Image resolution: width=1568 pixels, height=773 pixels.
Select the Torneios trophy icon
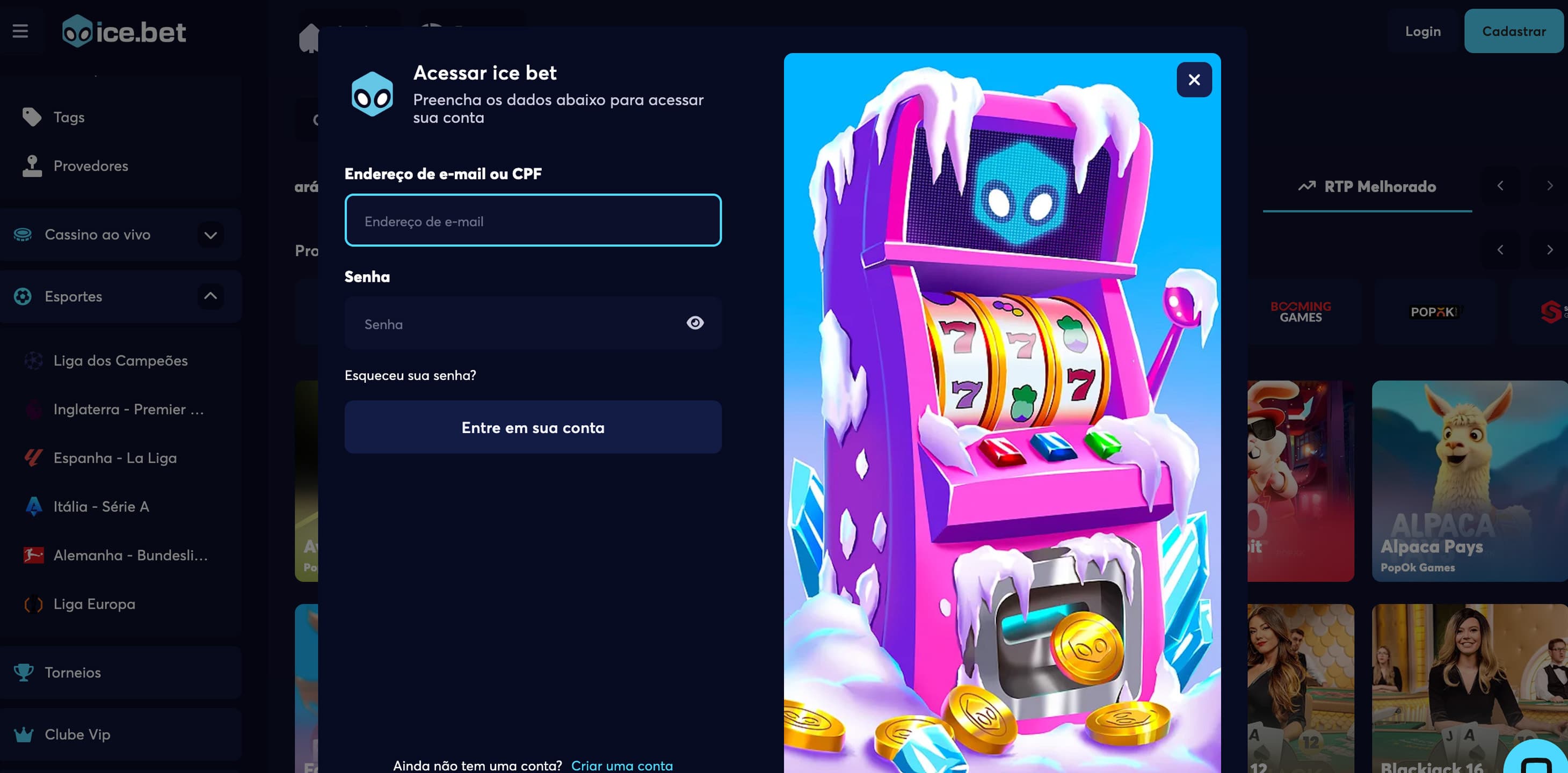[24, 672]
